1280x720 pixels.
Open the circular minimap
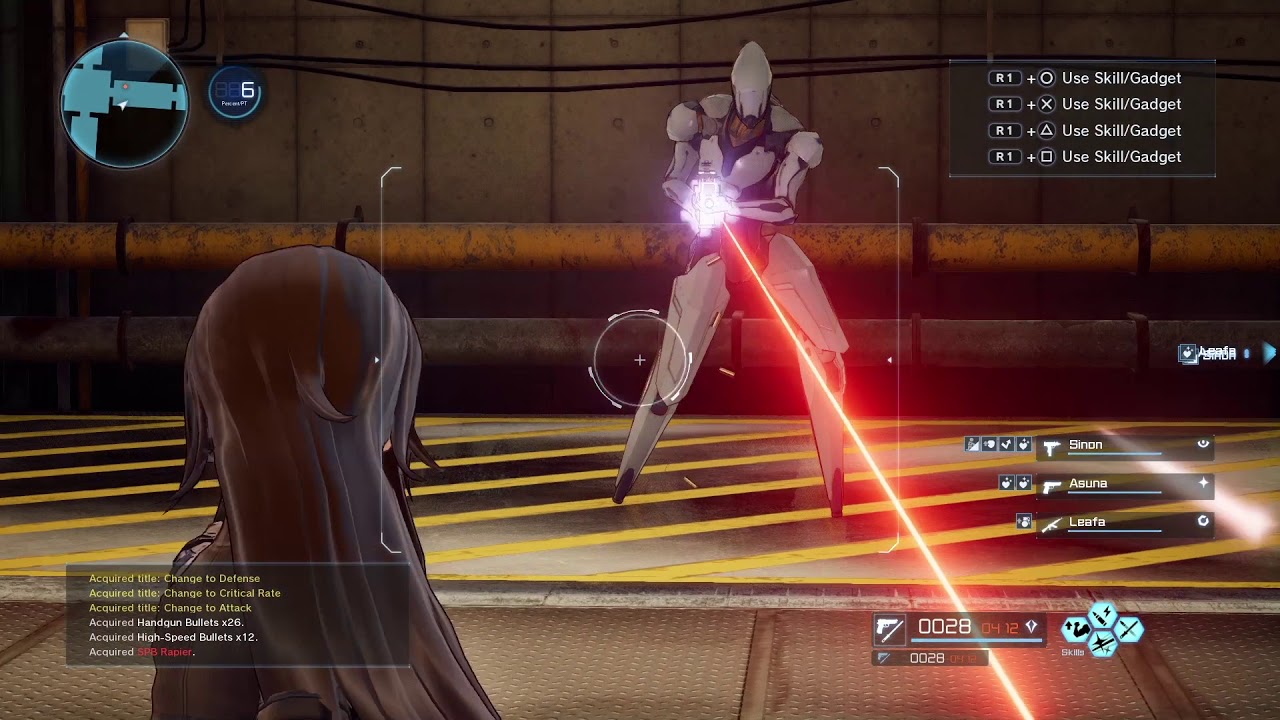pyautogui.click(x=124, y=102)
